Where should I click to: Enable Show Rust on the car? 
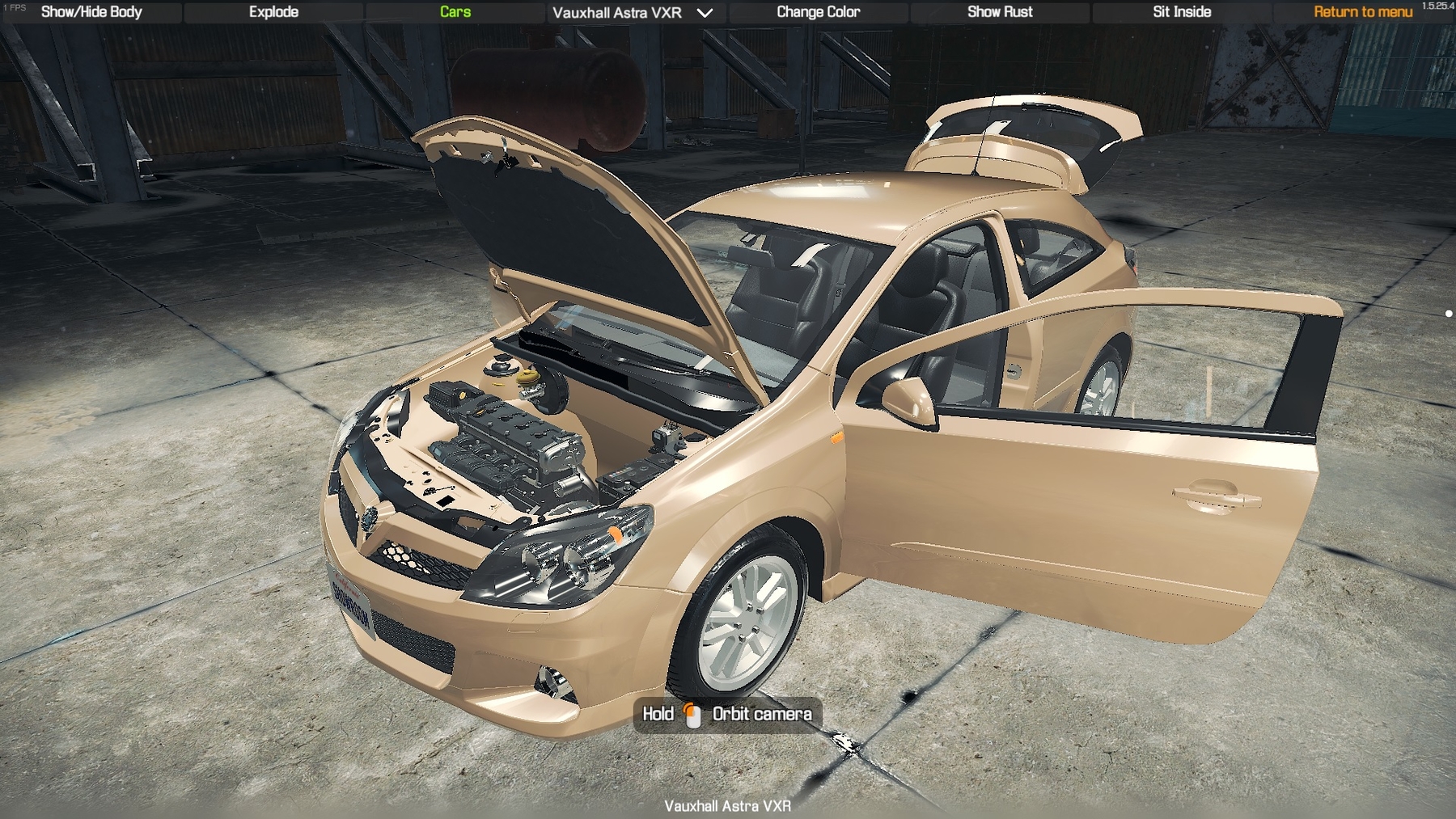point(1000,12)
